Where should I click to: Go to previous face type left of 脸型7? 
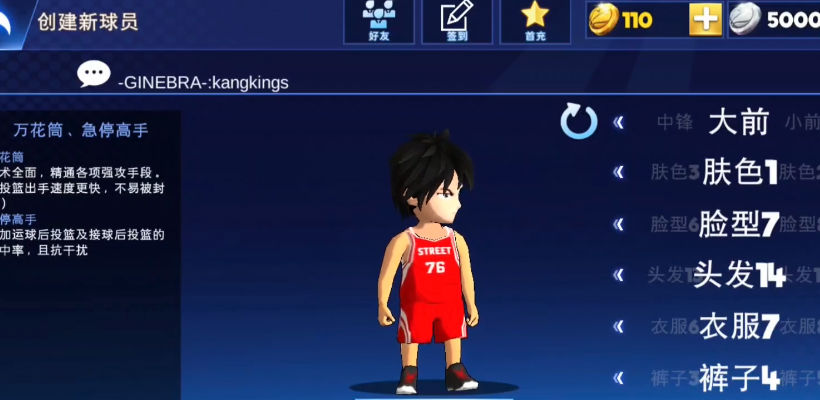619,224
